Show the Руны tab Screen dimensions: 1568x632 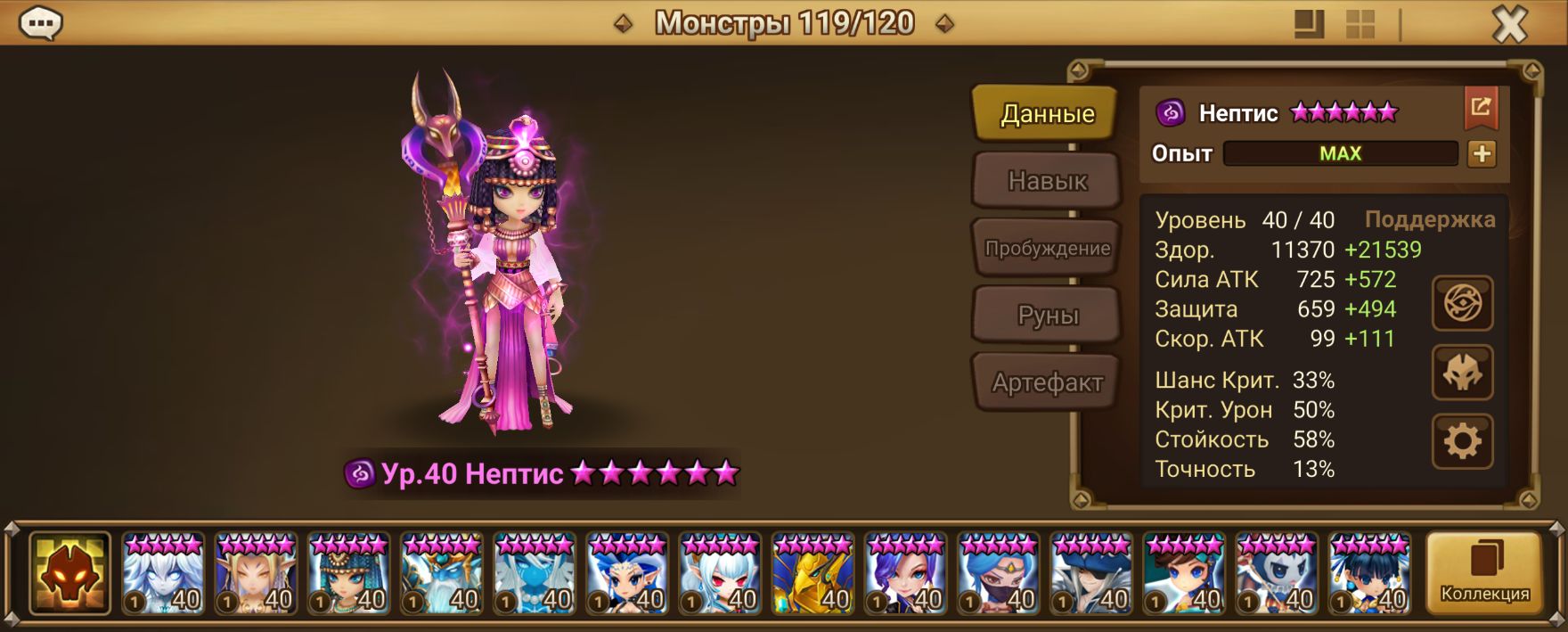click(x=1046, y=316)
